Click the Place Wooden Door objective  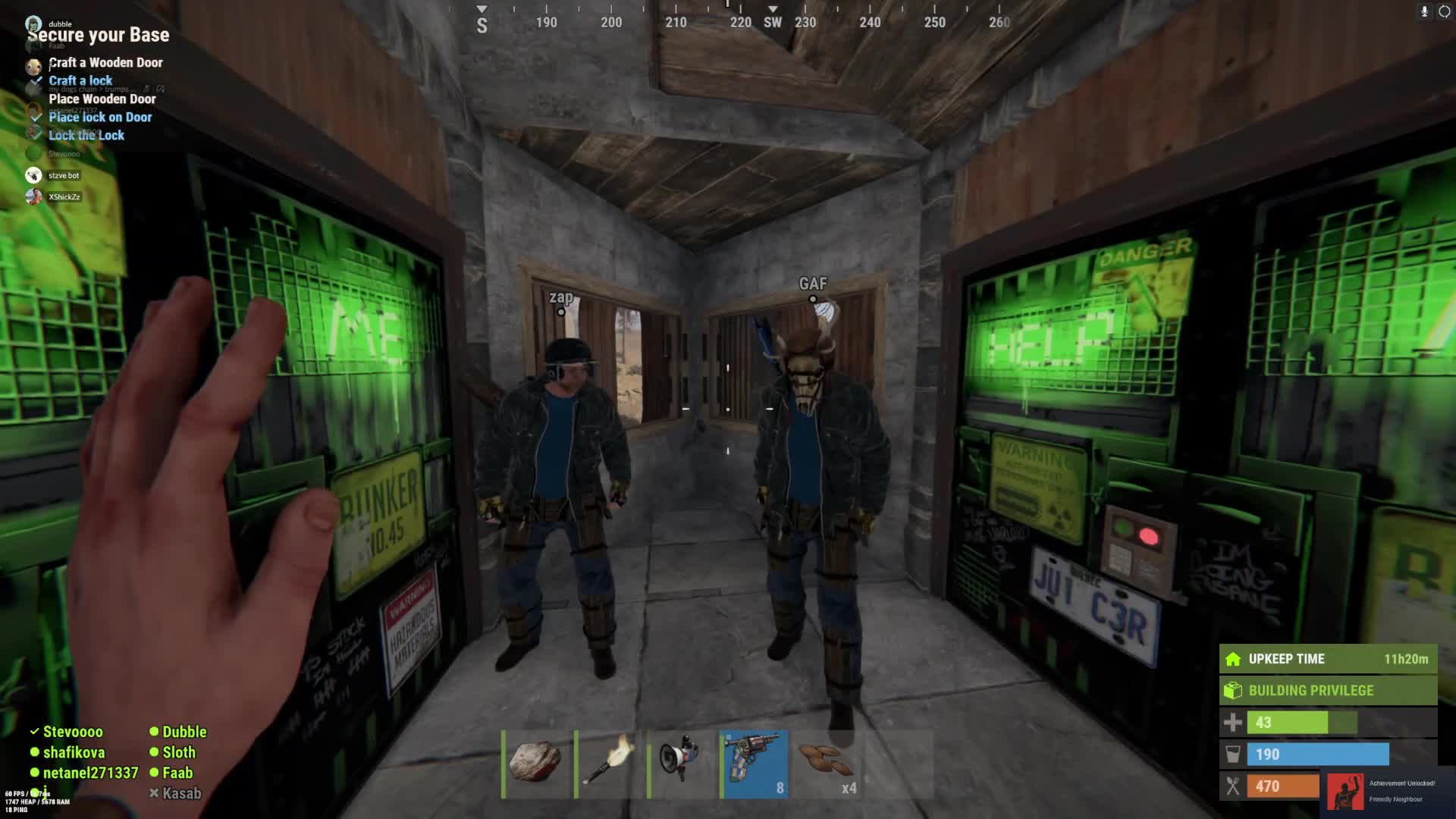click(102, 99)
